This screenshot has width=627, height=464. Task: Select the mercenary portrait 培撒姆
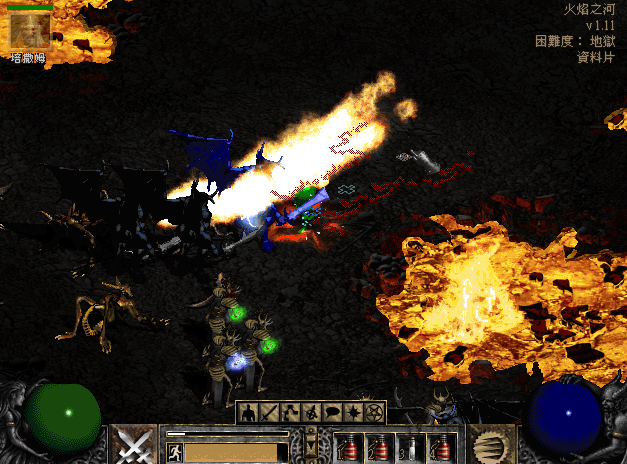pyautogui.click(x=28, y=31)
